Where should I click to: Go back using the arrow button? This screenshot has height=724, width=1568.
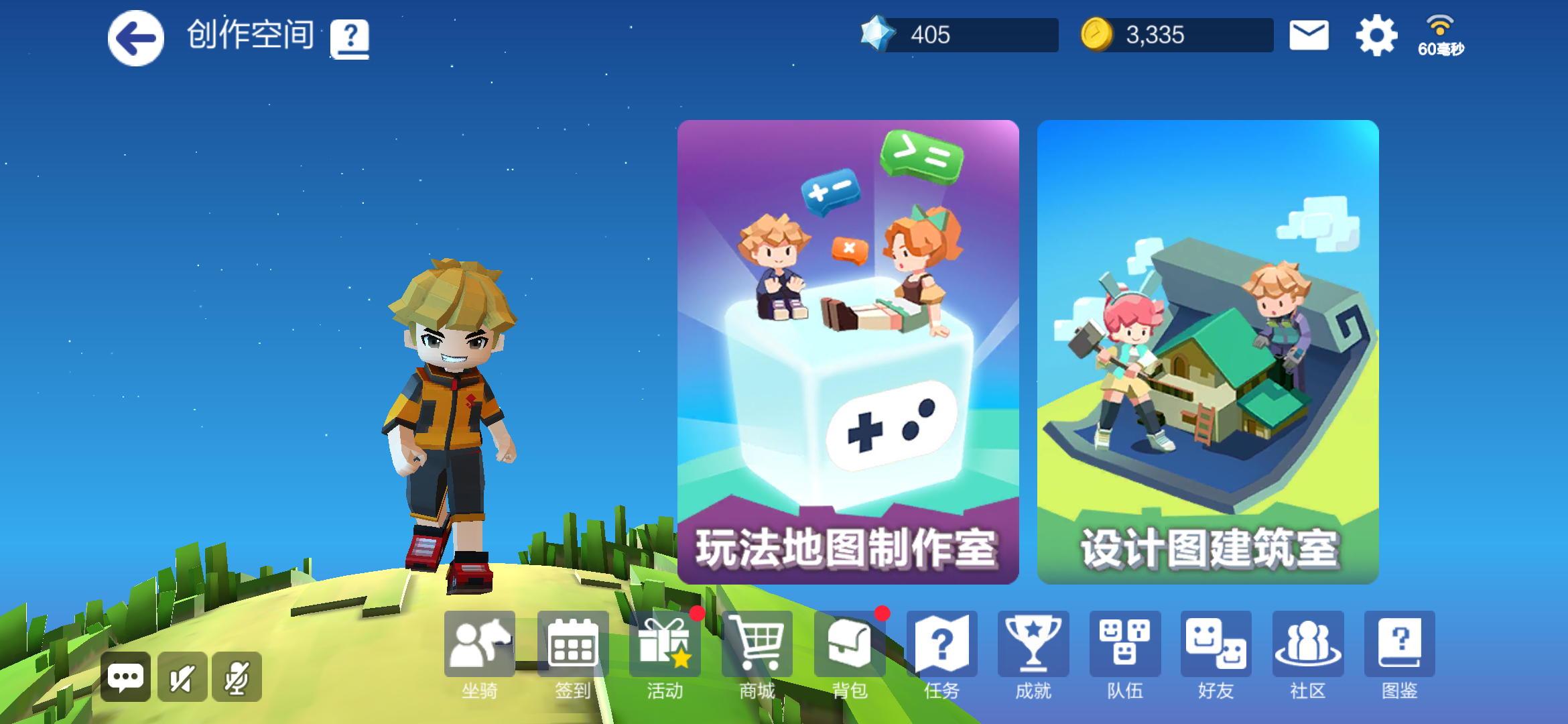point(136,38)
